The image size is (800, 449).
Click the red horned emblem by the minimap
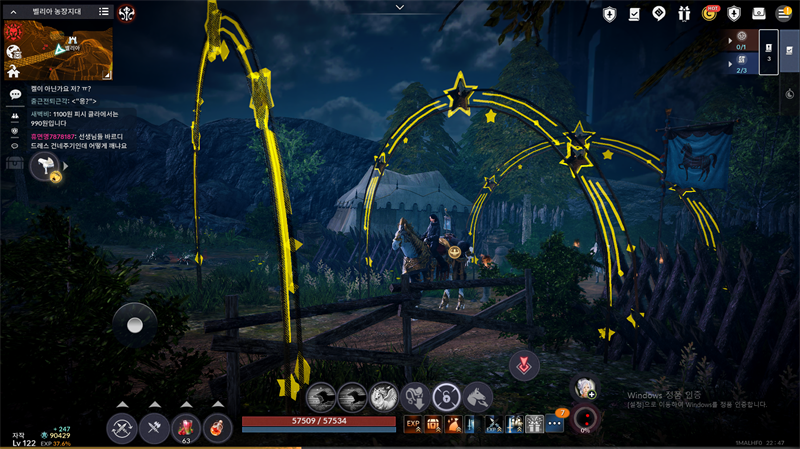tap(128, 13)
